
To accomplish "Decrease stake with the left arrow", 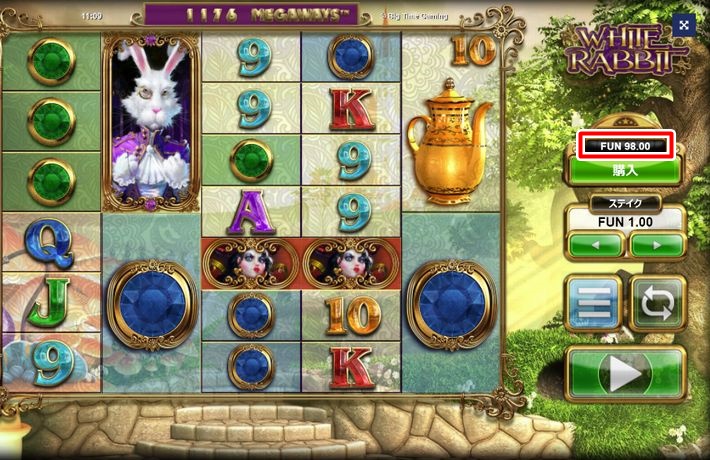I will 595,244.
